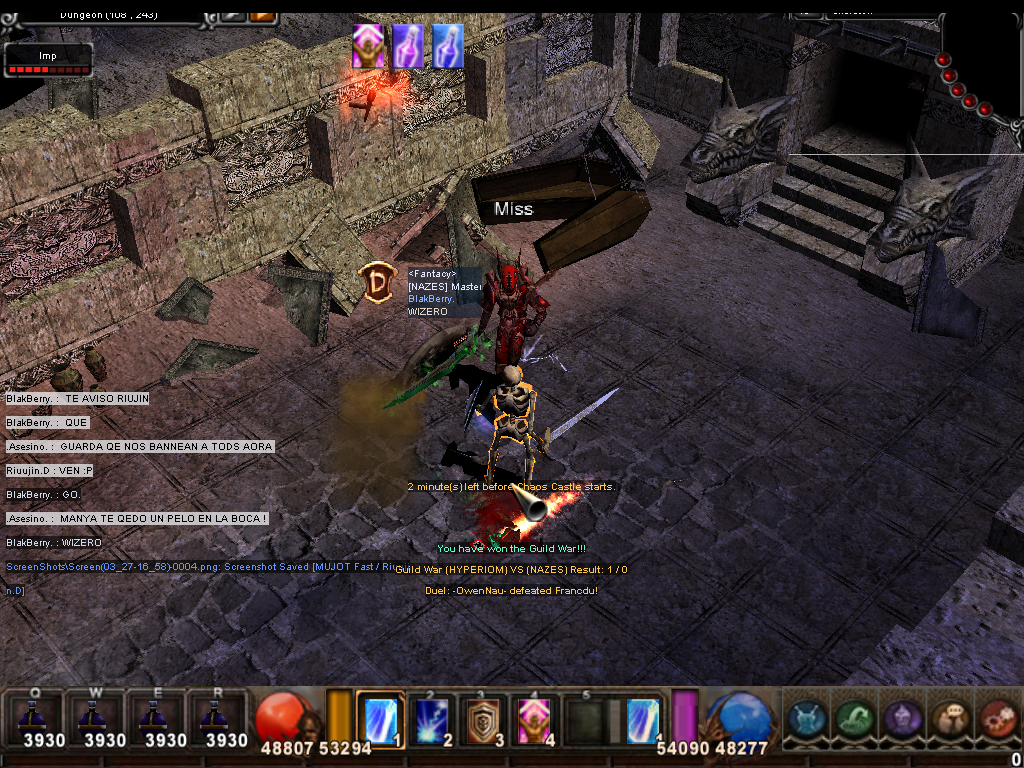
Task: Open the red round menu button
Action: [x=997, y=718]
